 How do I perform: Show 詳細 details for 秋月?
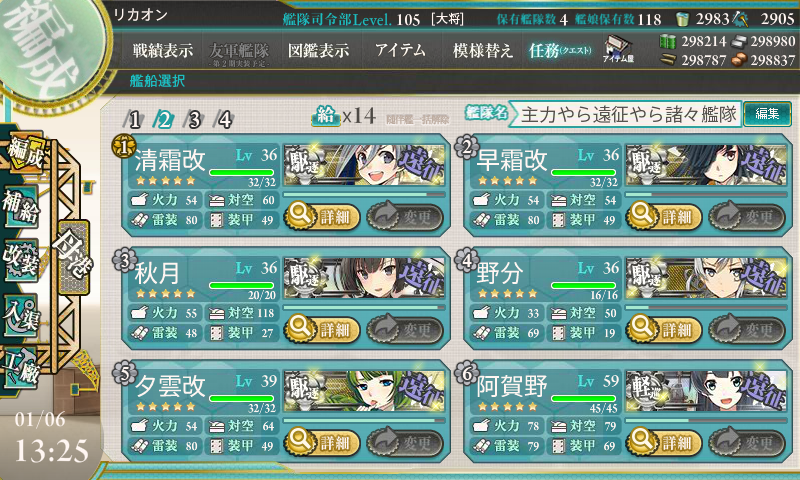[320, 328]
